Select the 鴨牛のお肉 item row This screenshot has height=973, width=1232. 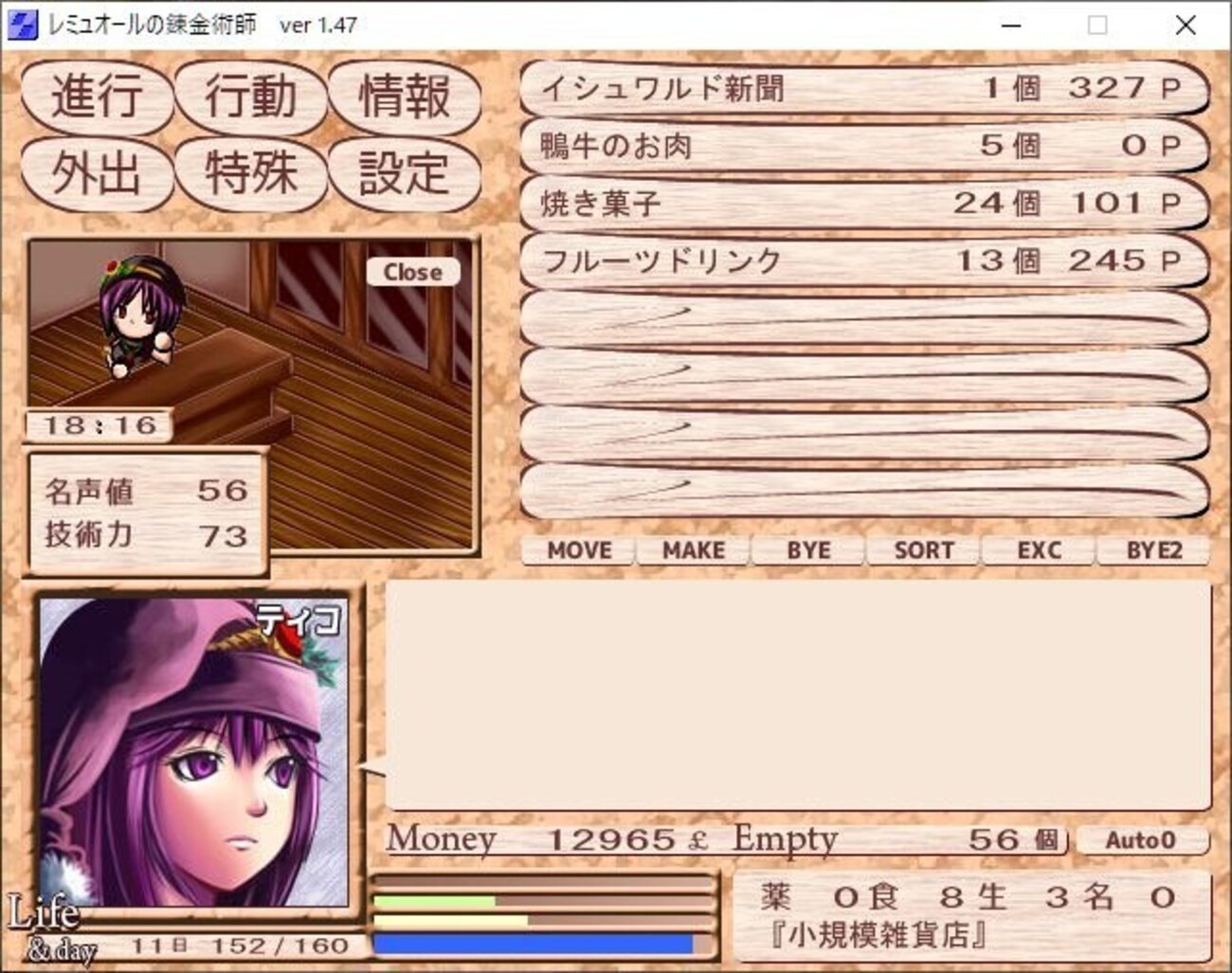(x=863, y=146)
